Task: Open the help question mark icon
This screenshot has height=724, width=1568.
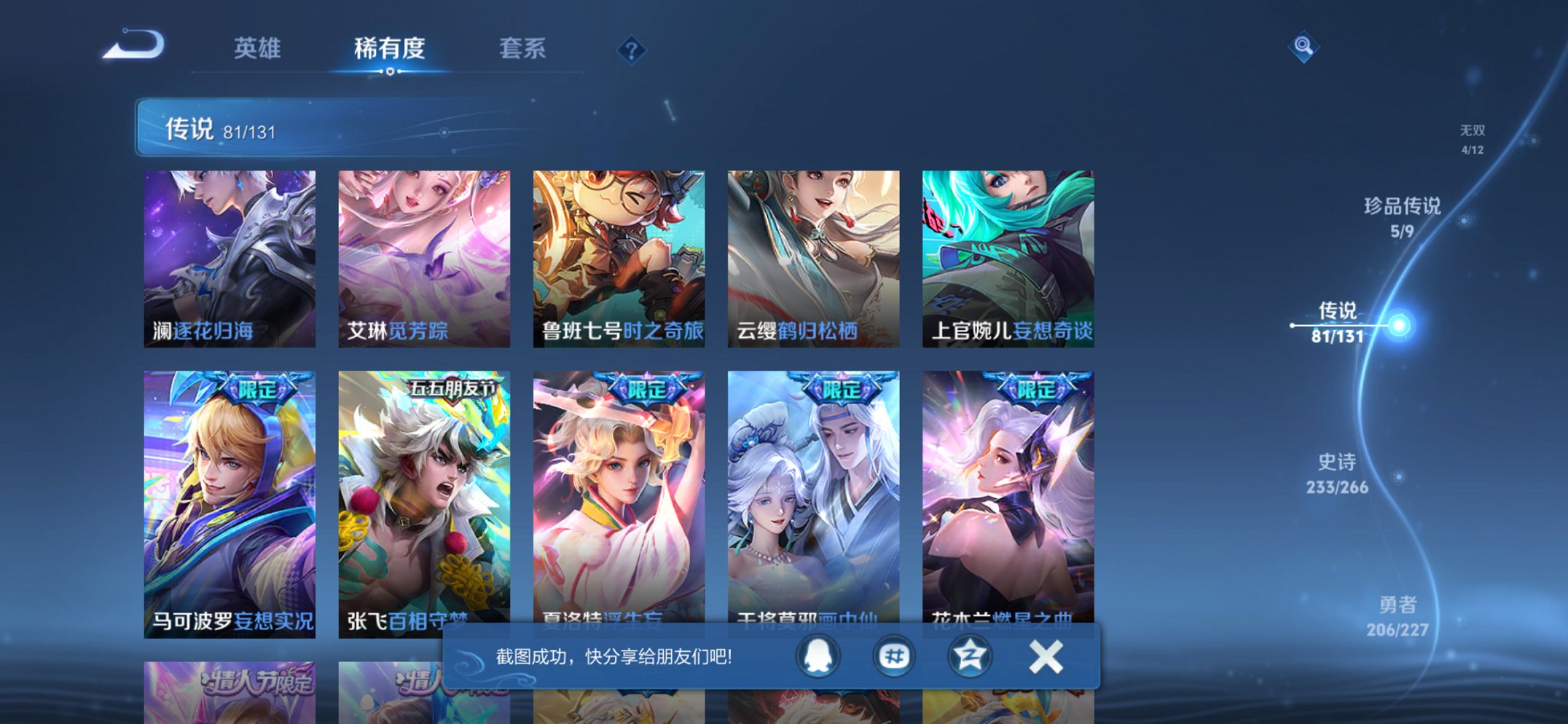Action: [631, 49]
